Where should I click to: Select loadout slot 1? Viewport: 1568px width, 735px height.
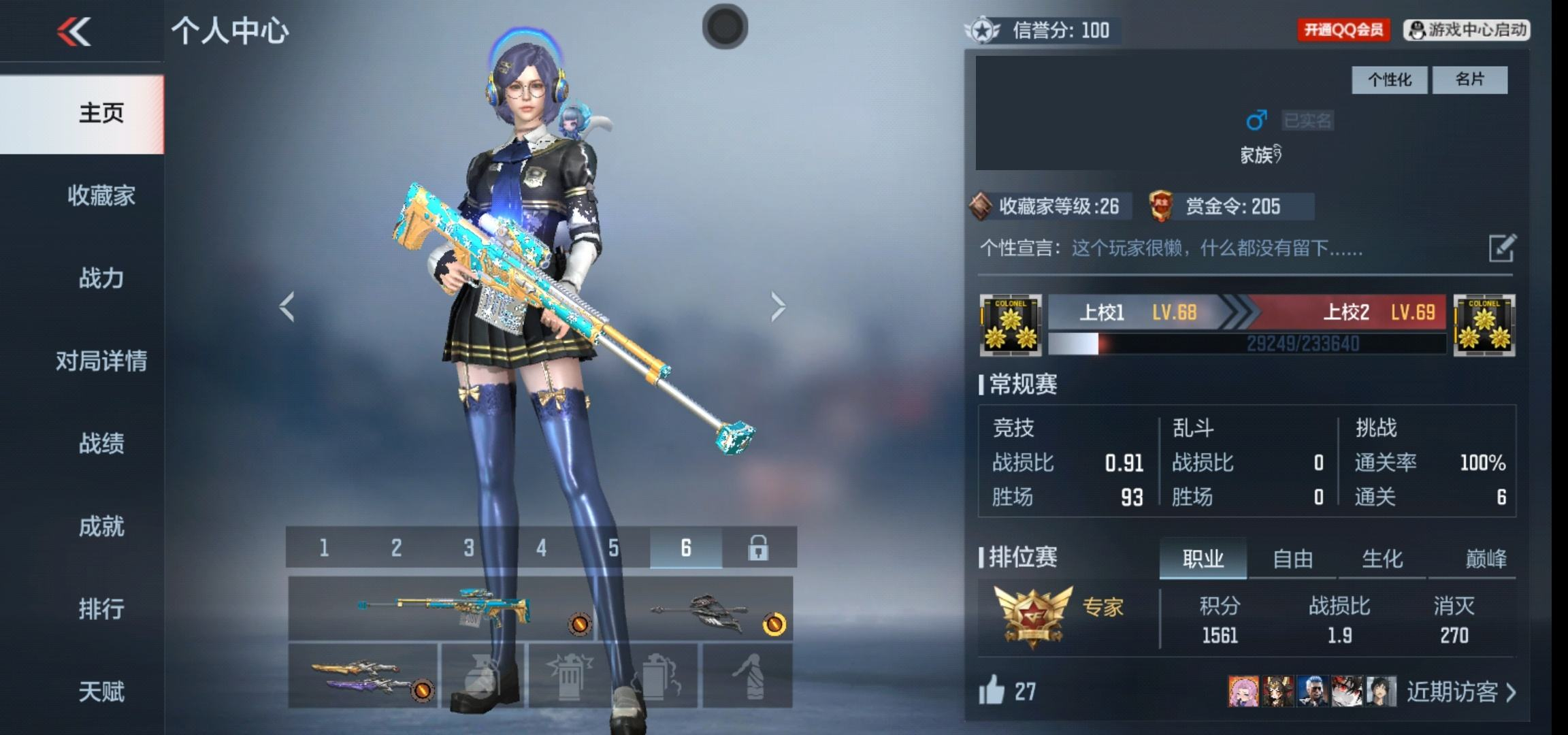point(324,548)
